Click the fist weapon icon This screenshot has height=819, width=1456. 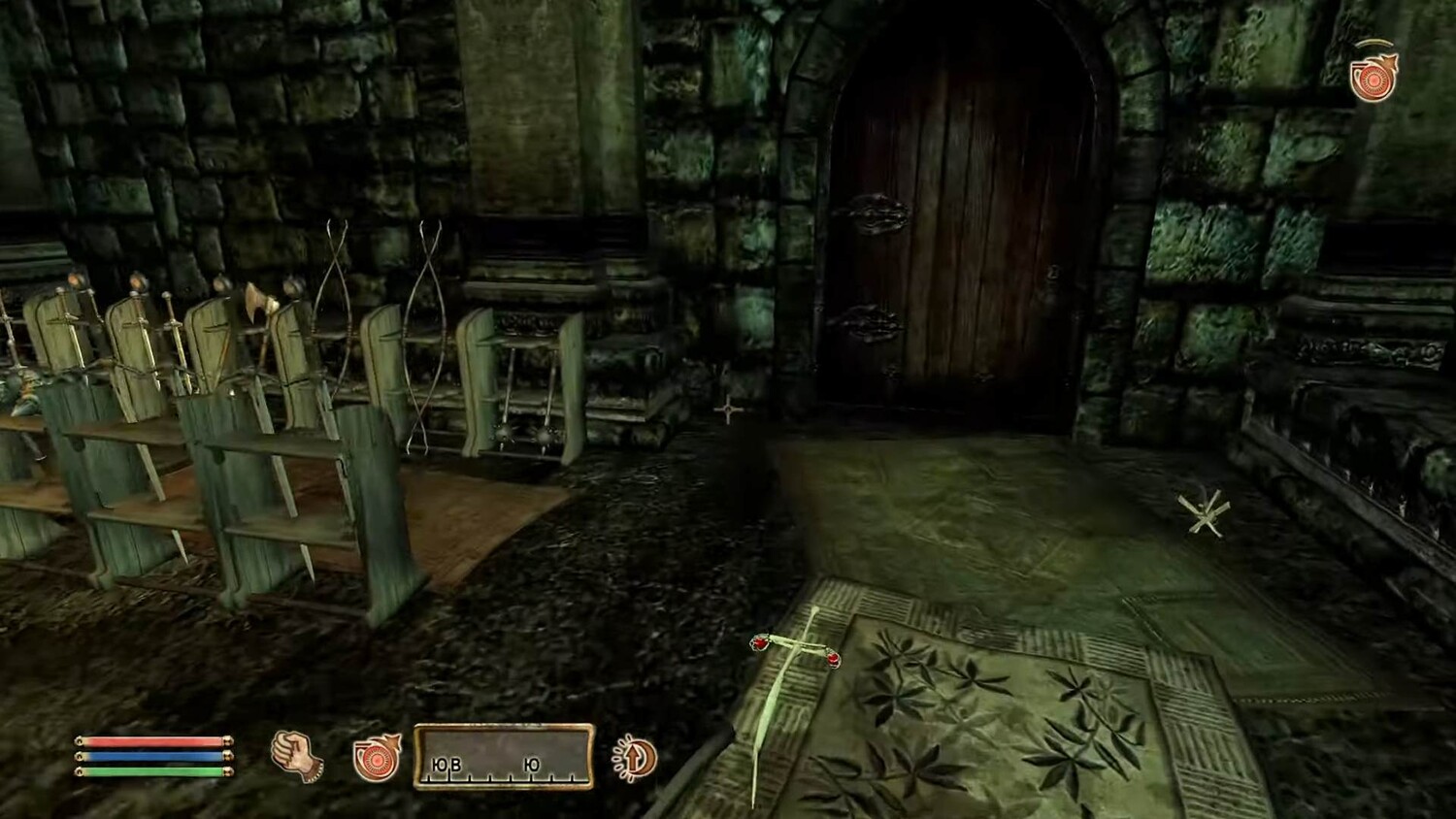pos(295,756)
